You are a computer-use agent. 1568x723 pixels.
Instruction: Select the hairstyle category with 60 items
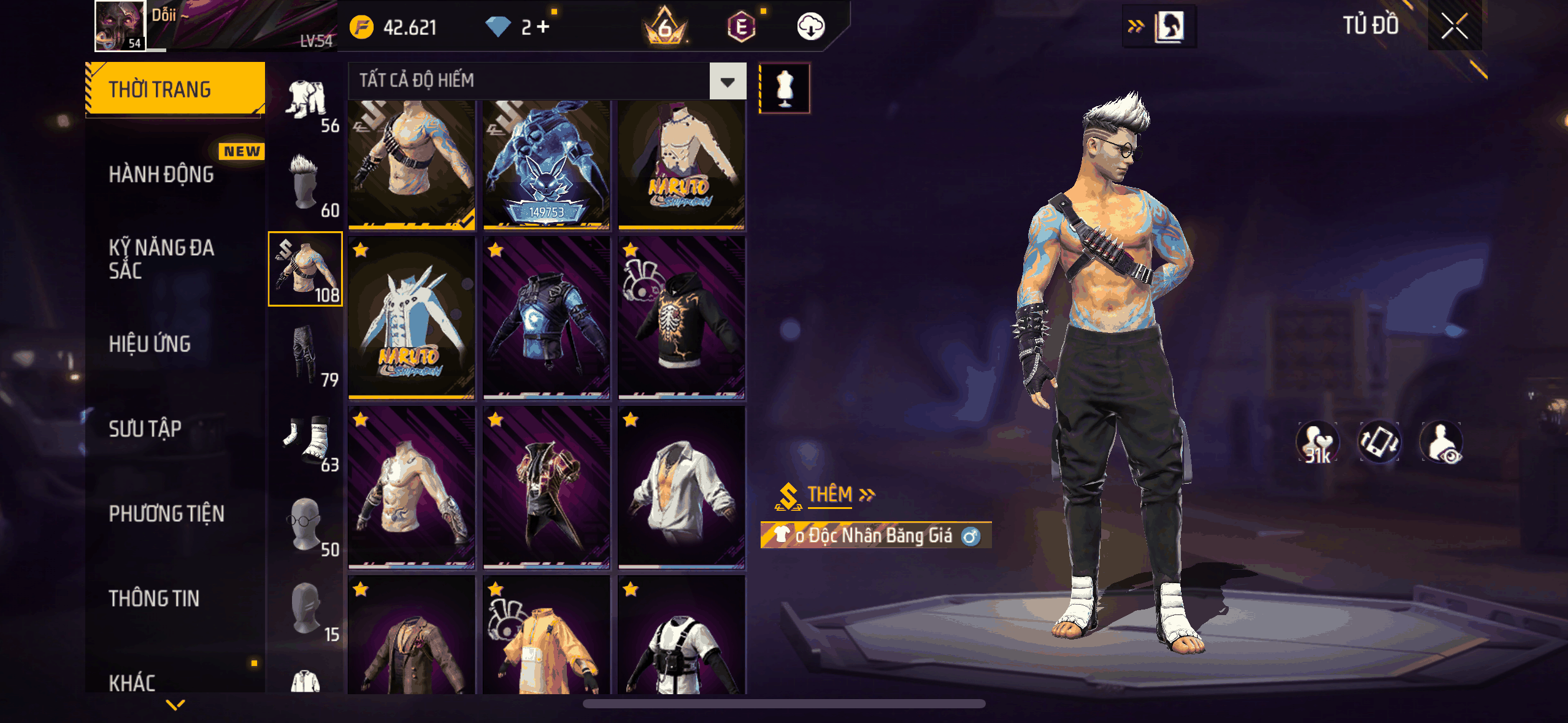pos(306,185)
